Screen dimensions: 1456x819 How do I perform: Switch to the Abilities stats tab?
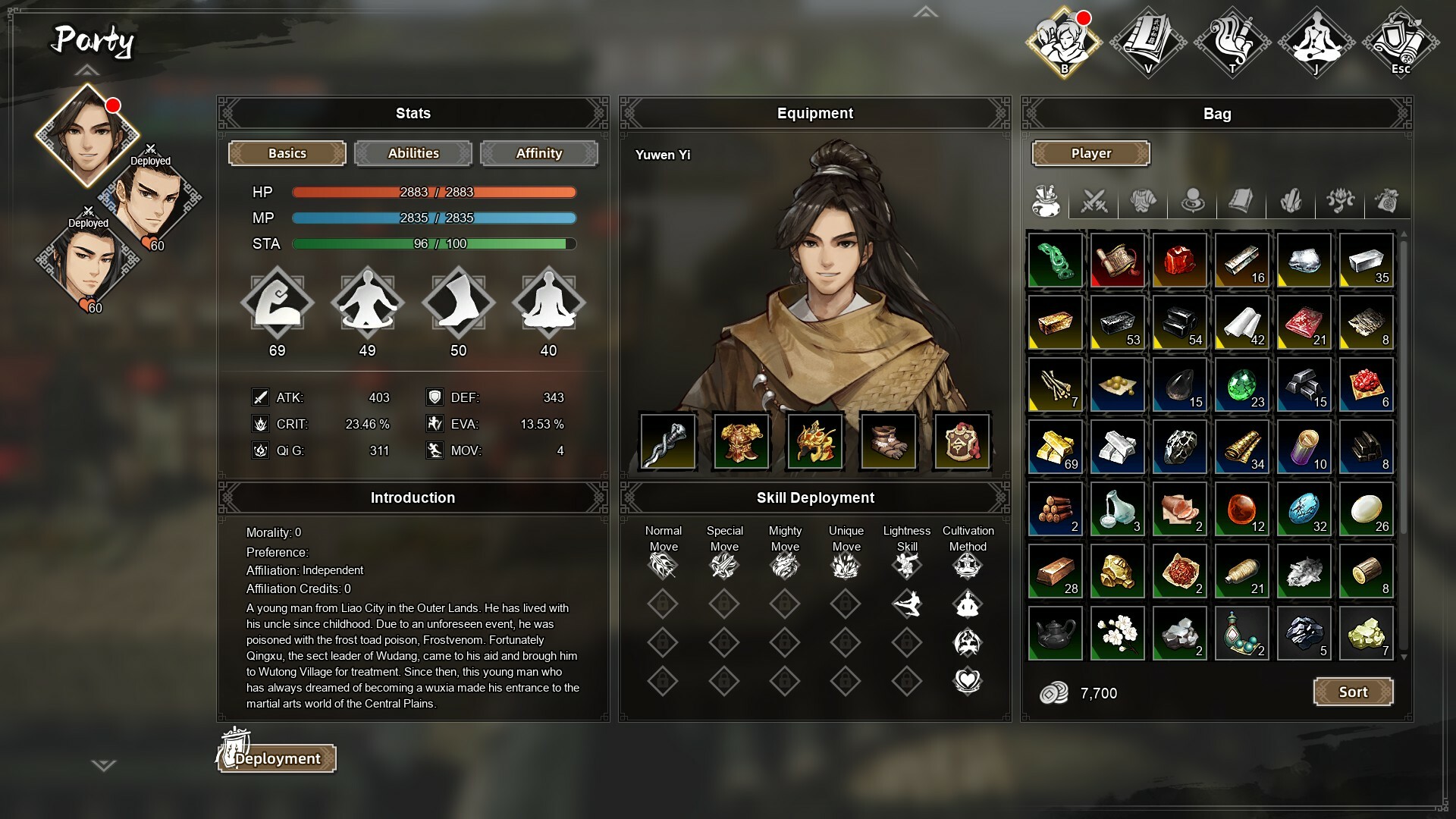pyautogui.click(x=413, y=153)
